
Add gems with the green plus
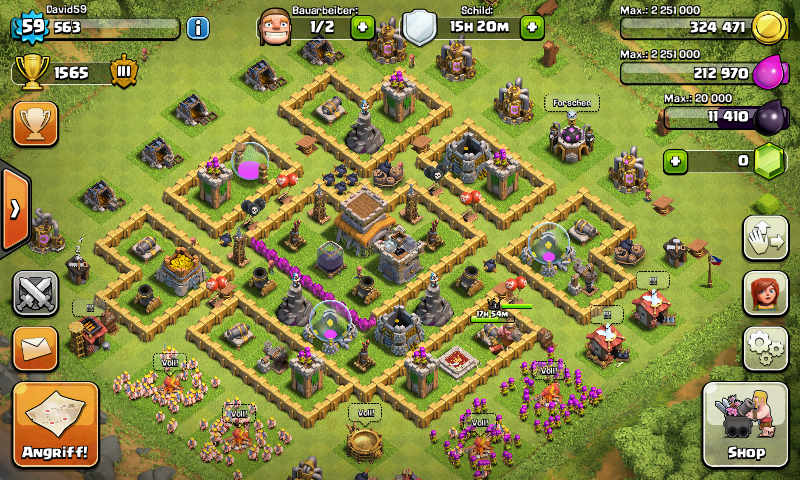pos(677,160)
